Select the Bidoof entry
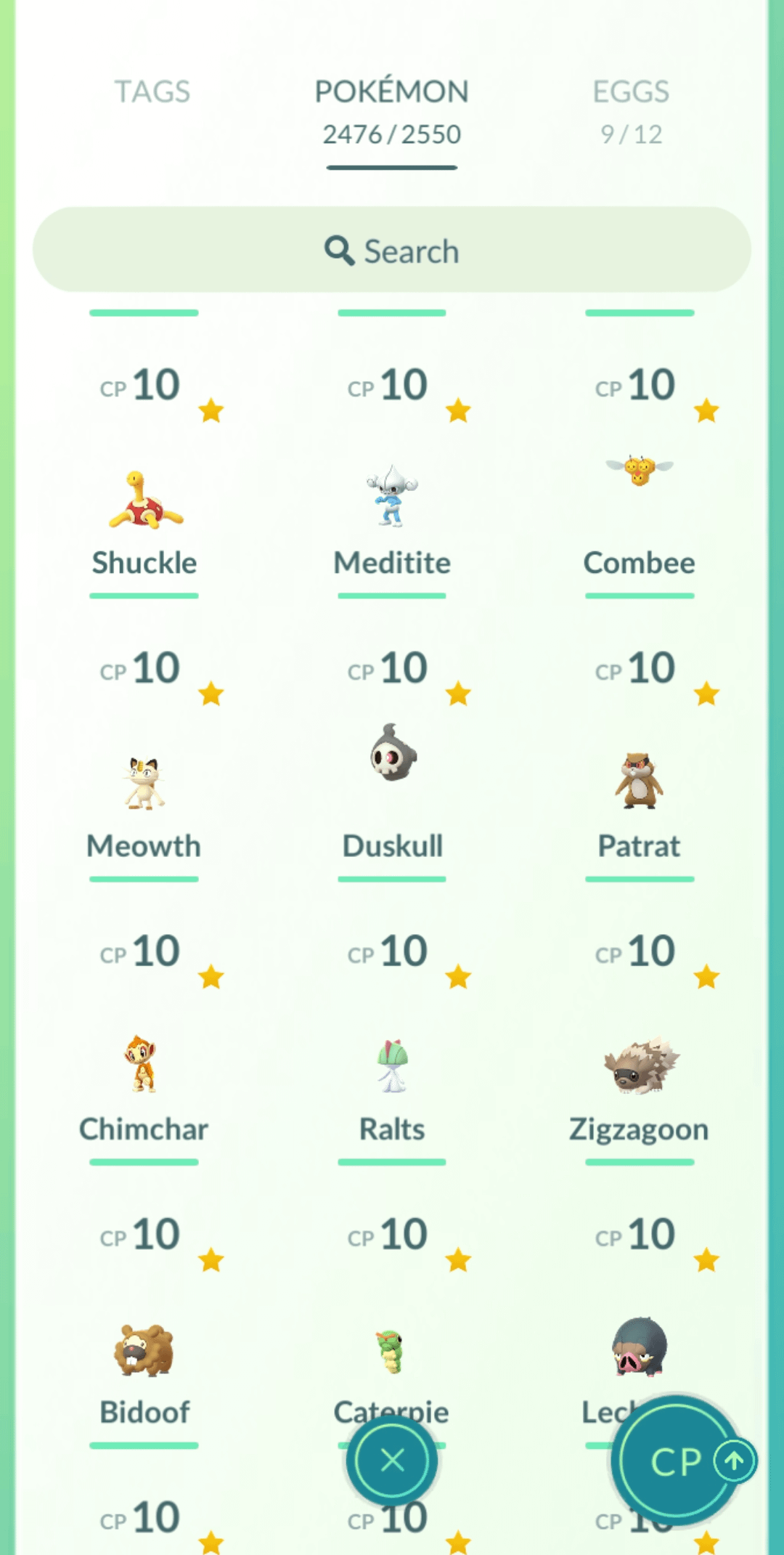 [144, 1351]
